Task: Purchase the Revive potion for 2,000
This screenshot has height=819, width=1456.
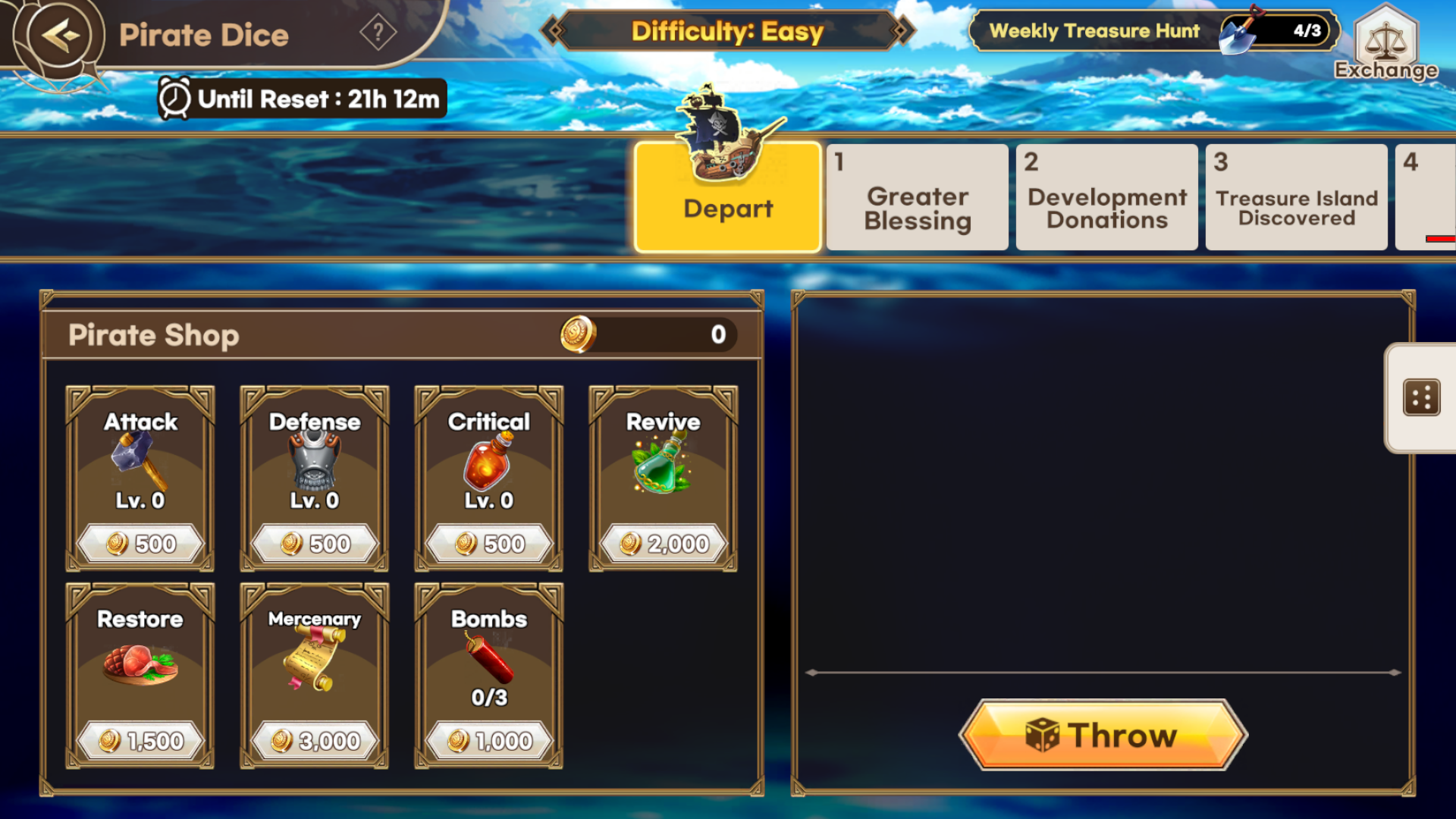Action: 664,543
